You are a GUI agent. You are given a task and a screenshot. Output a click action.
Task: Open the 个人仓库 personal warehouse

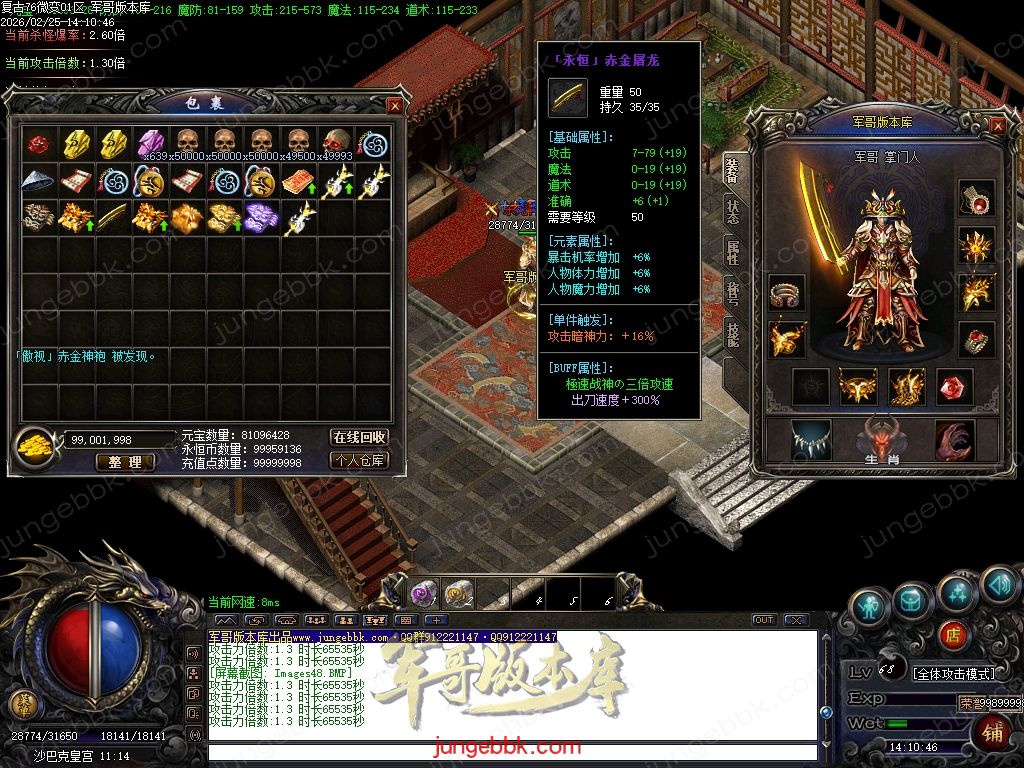359,461
